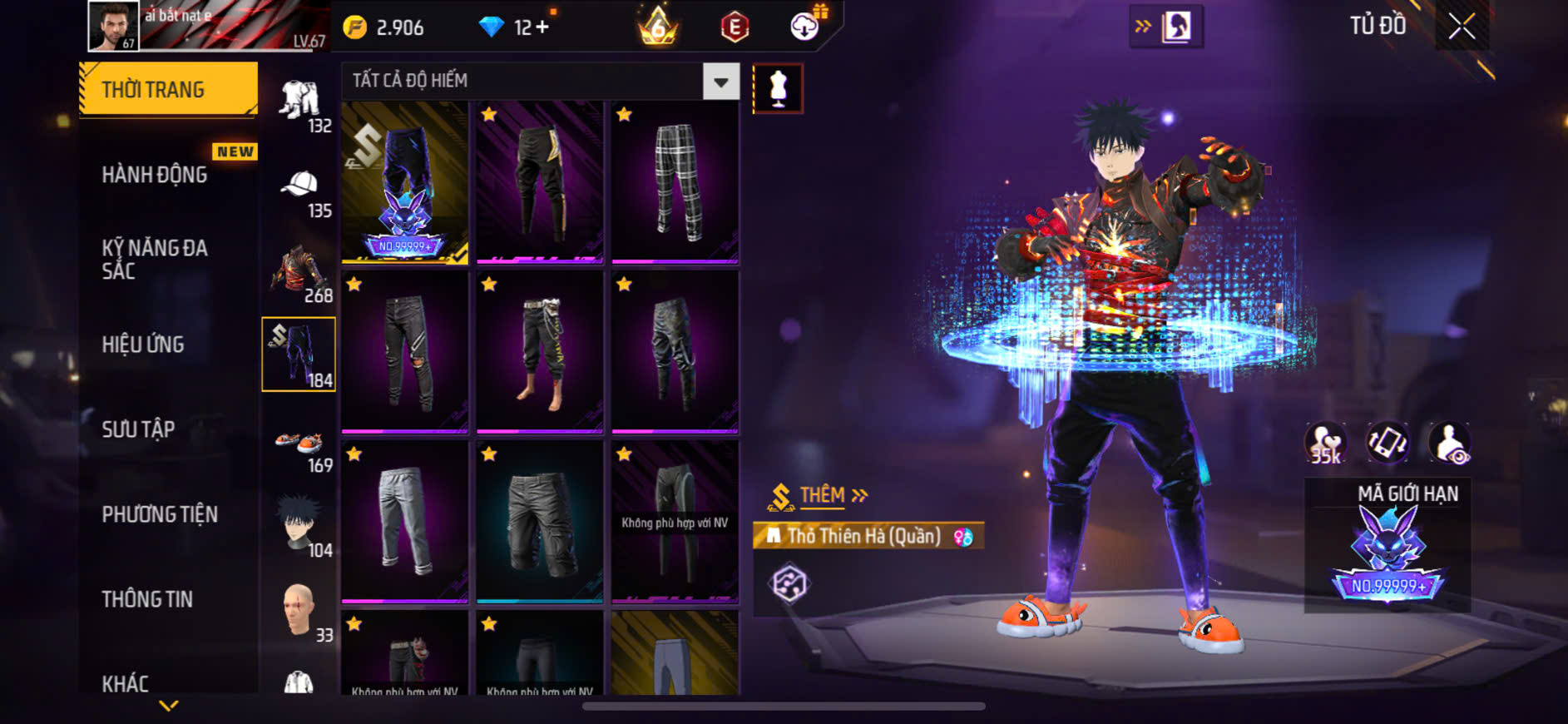The height and width of the screenshot is (724, 1568).
Task: Show the THÔNG TIN section
Action: 147,599
